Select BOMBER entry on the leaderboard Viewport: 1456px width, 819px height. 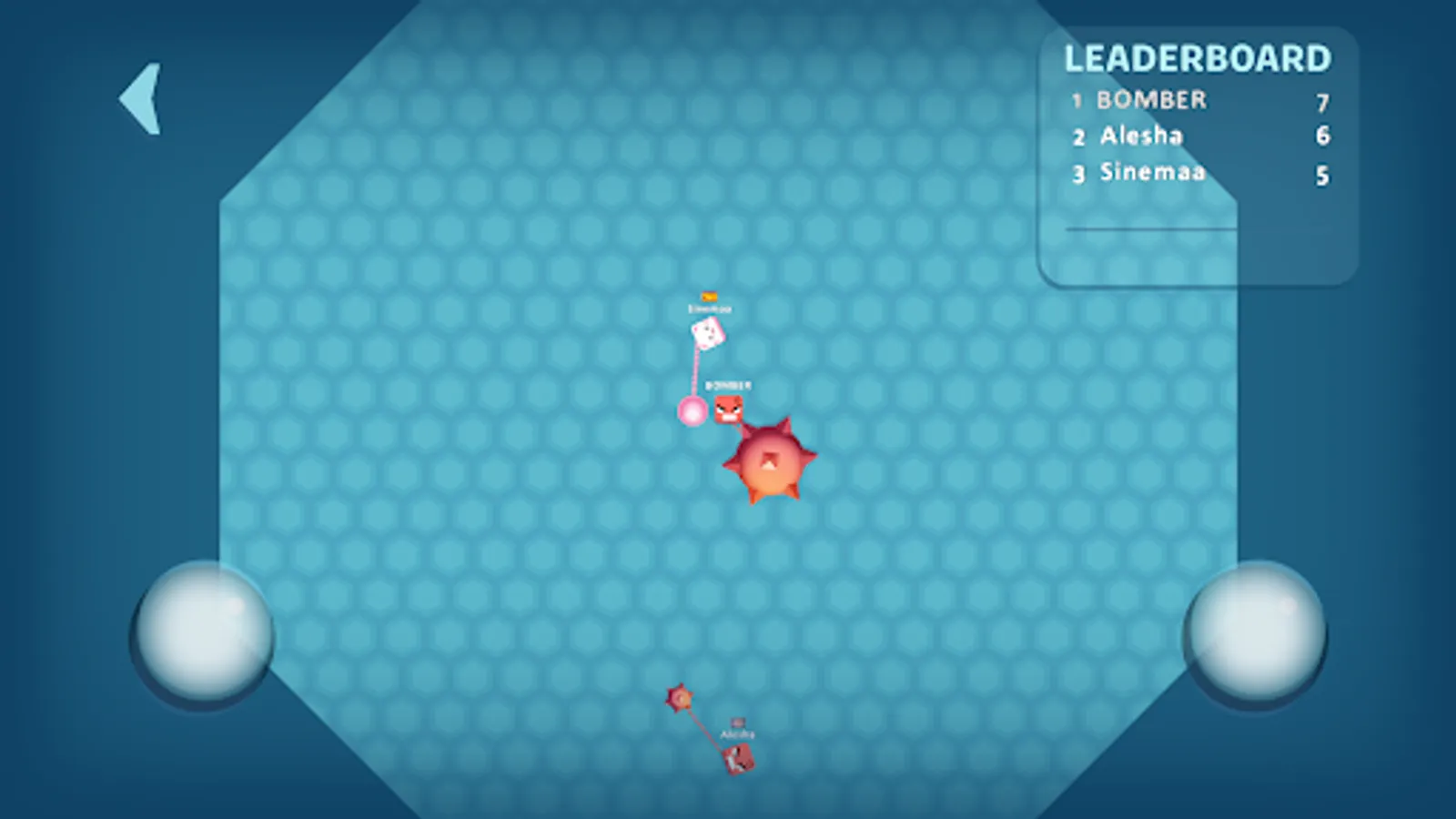[x=1148, y=101]
